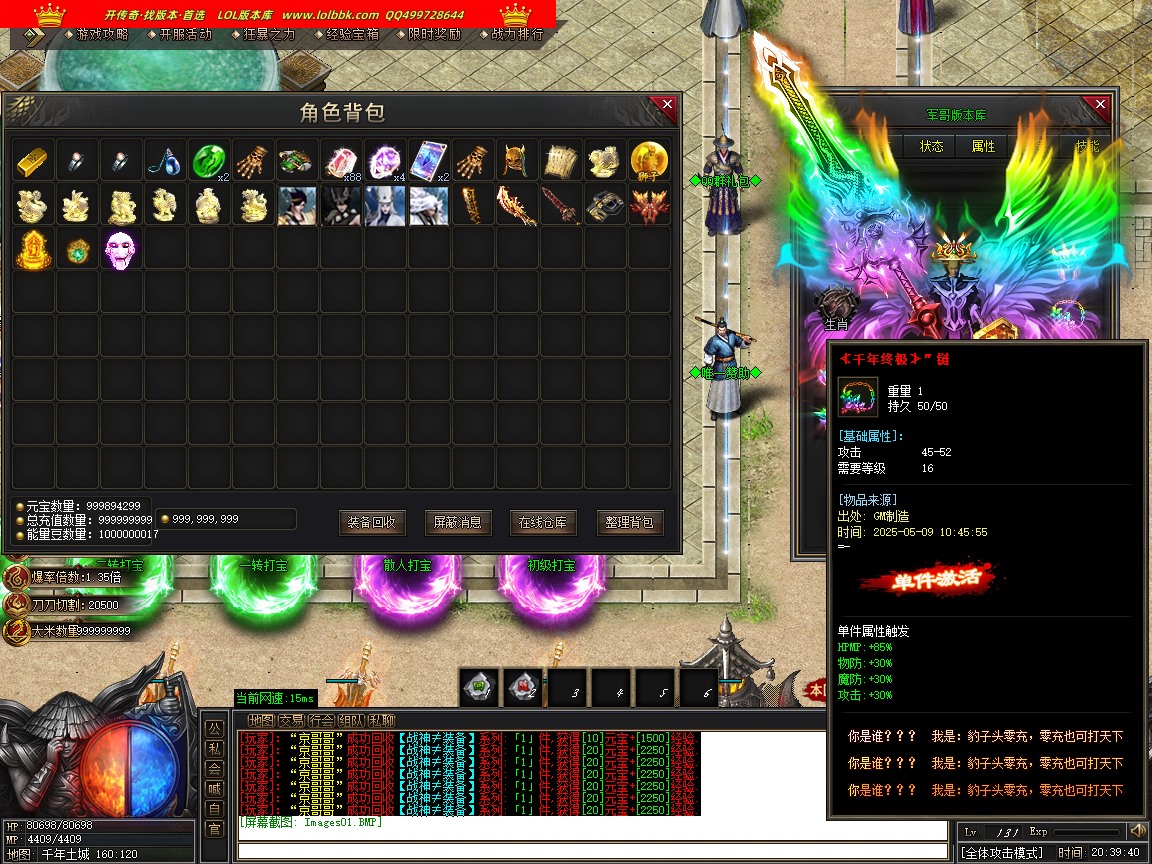1152x864 pixels.
Task: Click the chat text input box
Action: (590, 852)
